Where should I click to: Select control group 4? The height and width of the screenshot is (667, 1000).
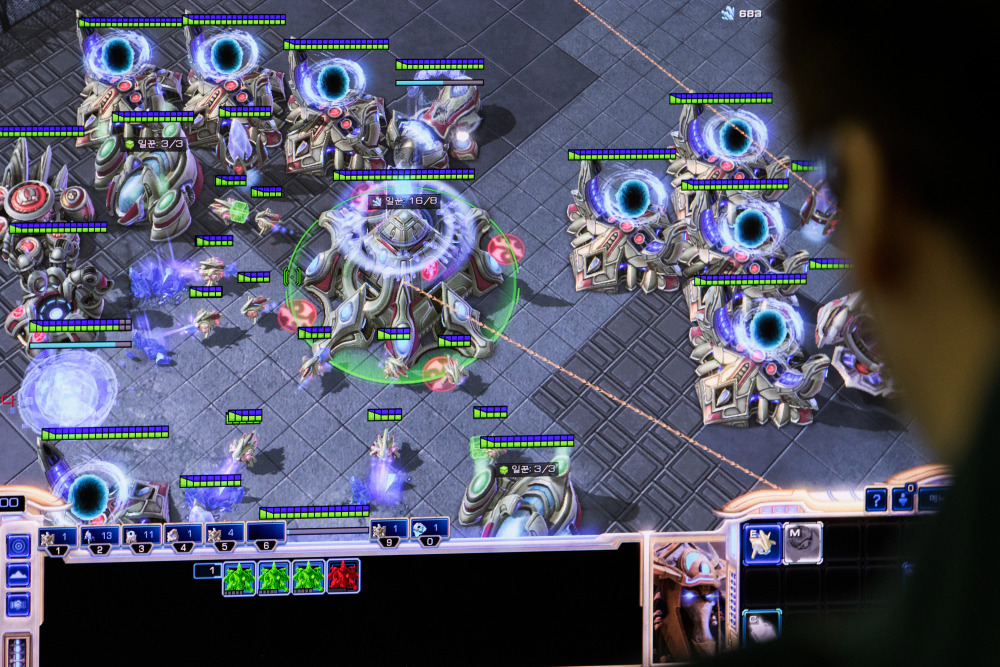(183, 536)
